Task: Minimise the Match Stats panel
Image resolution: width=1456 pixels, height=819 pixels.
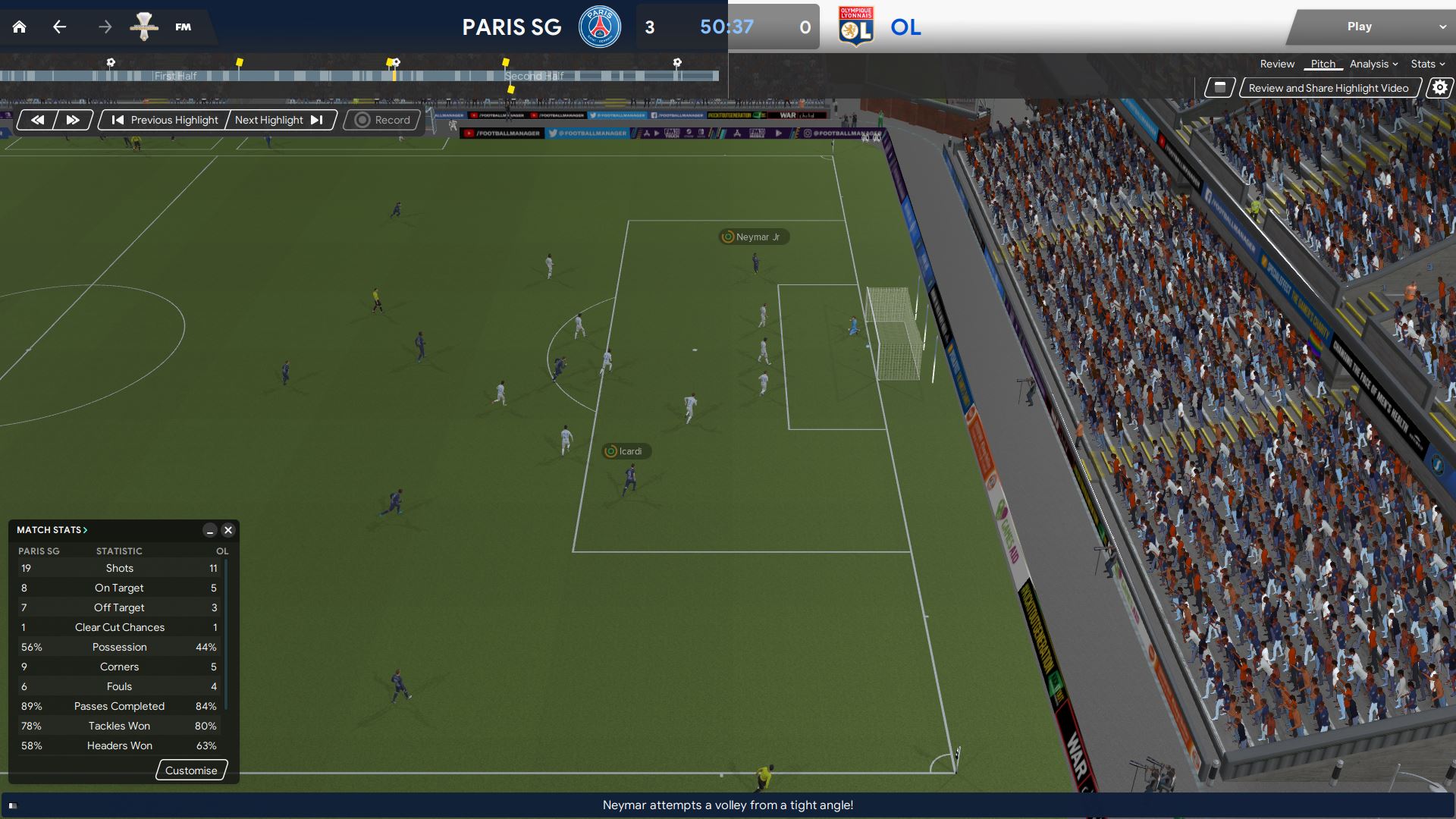Action: [x=210, y=530]
